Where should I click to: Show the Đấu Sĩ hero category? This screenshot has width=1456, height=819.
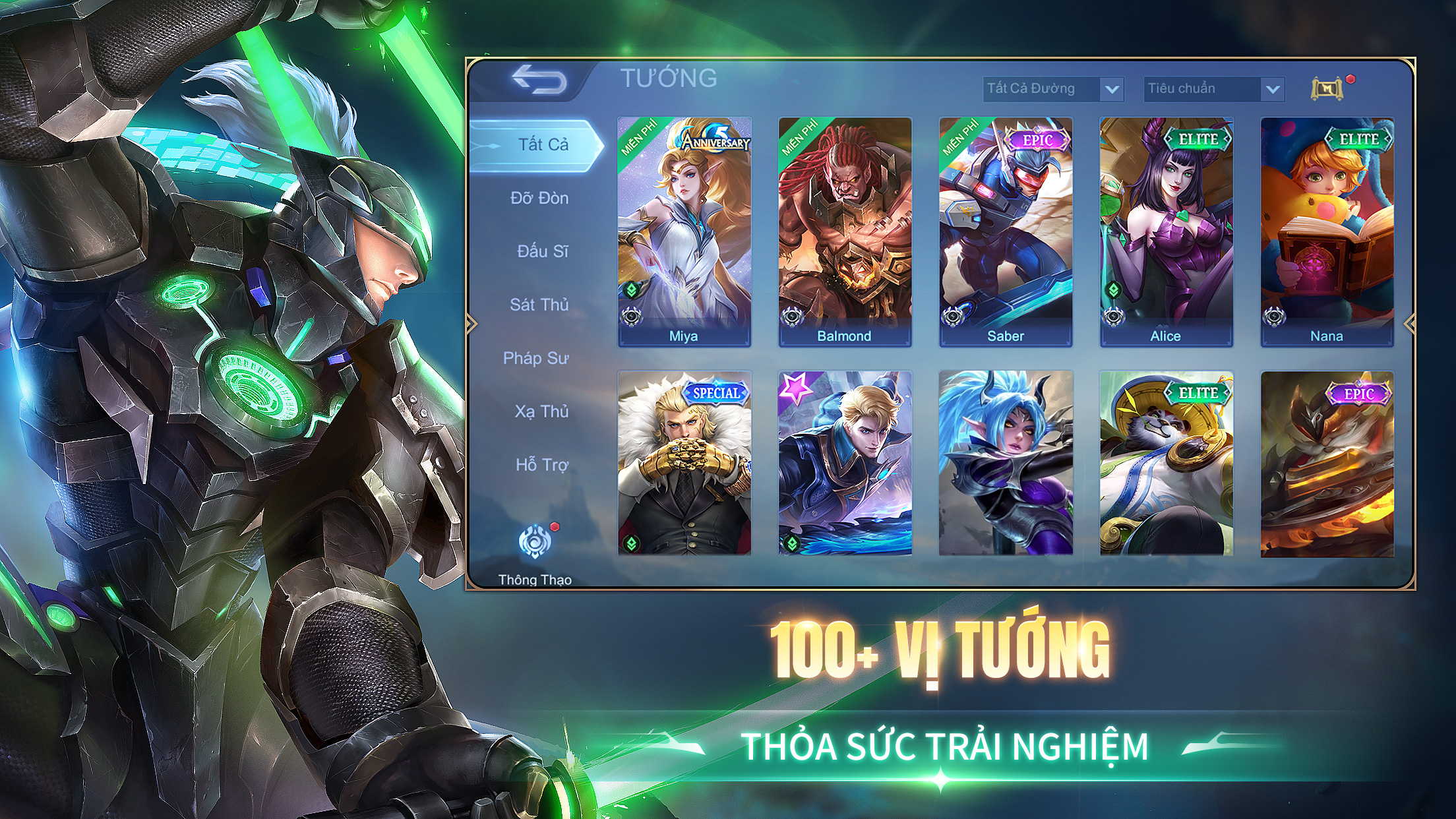point(541,252)
